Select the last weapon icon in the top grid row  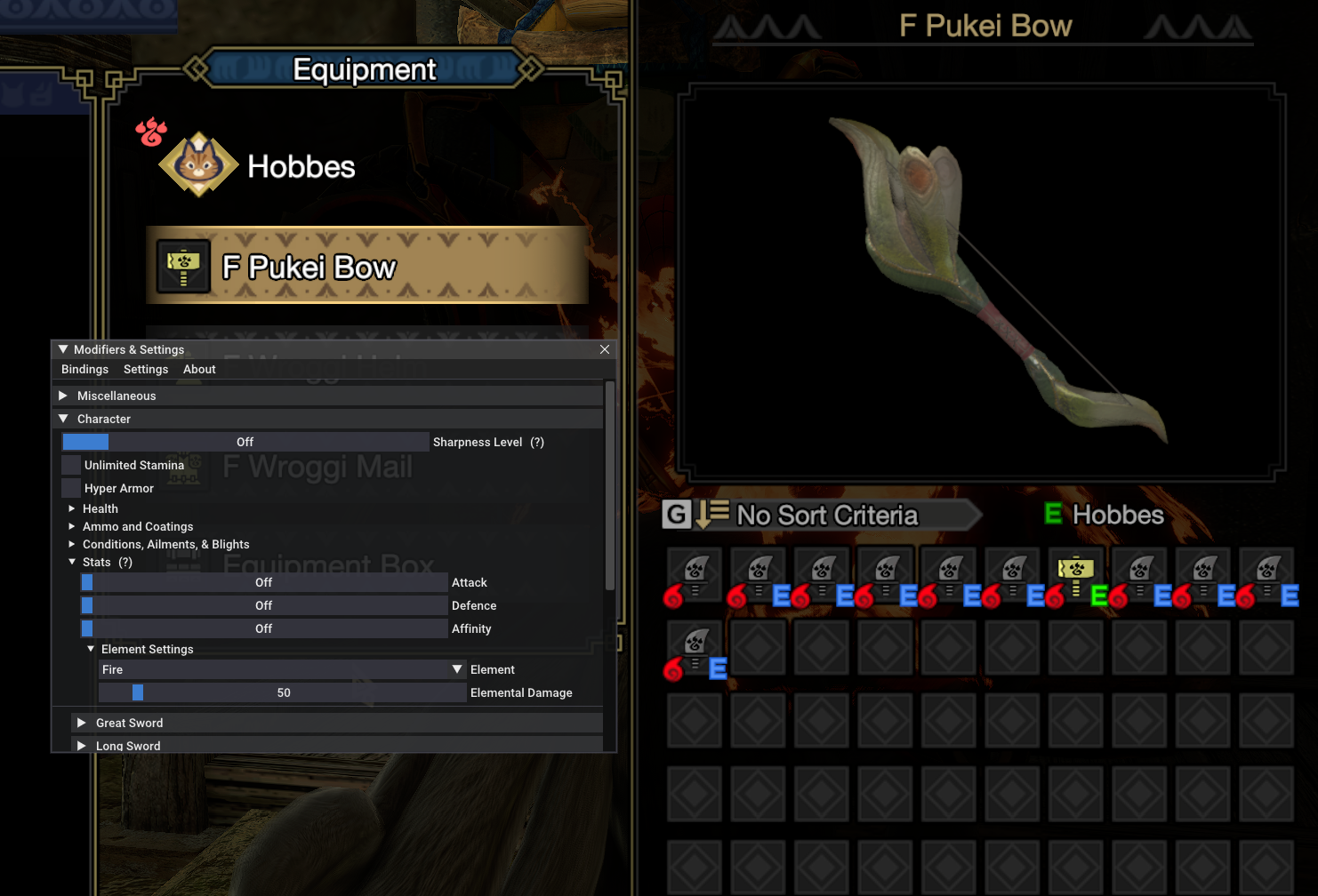pos(1267,573)
